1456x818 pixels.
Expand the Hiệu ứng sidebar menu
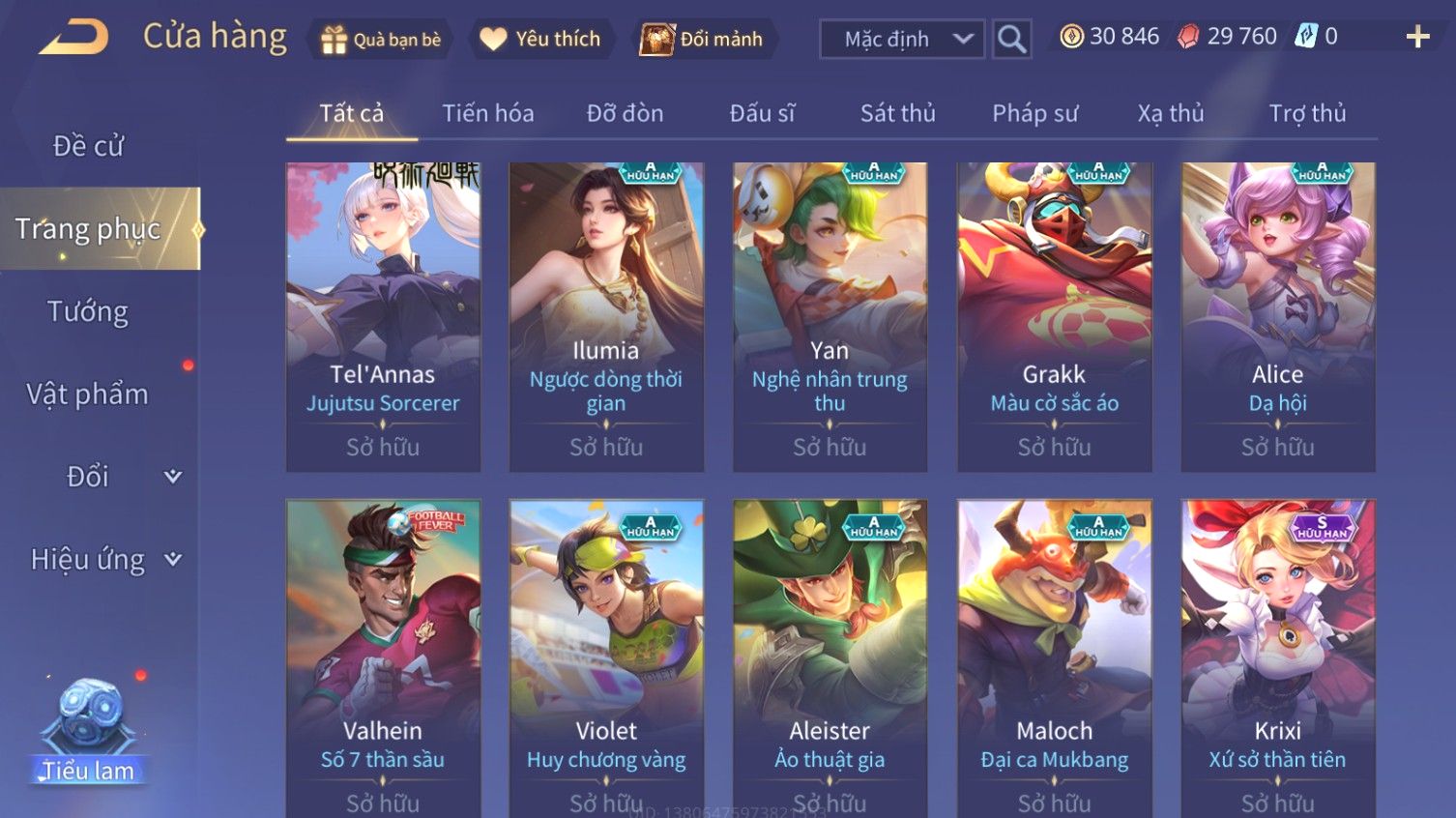coord(104,560)
